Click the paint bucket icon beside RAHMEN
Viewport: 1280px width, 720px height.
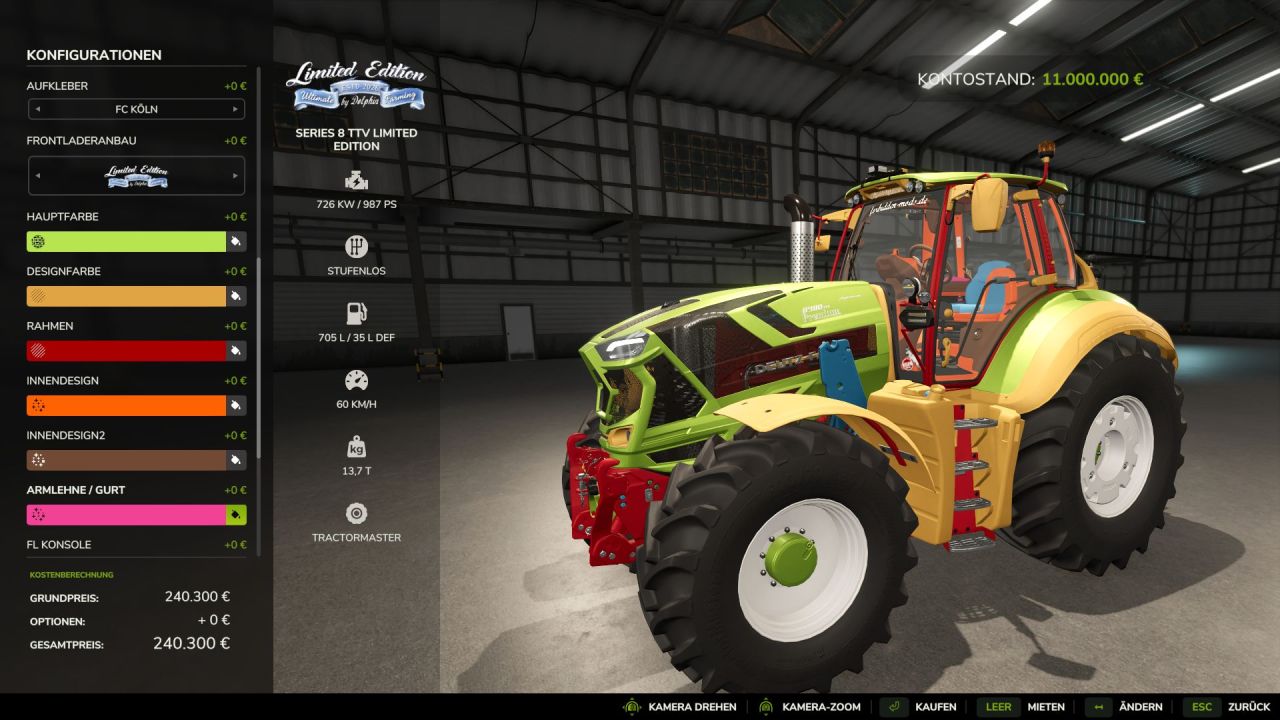[236, 350]
